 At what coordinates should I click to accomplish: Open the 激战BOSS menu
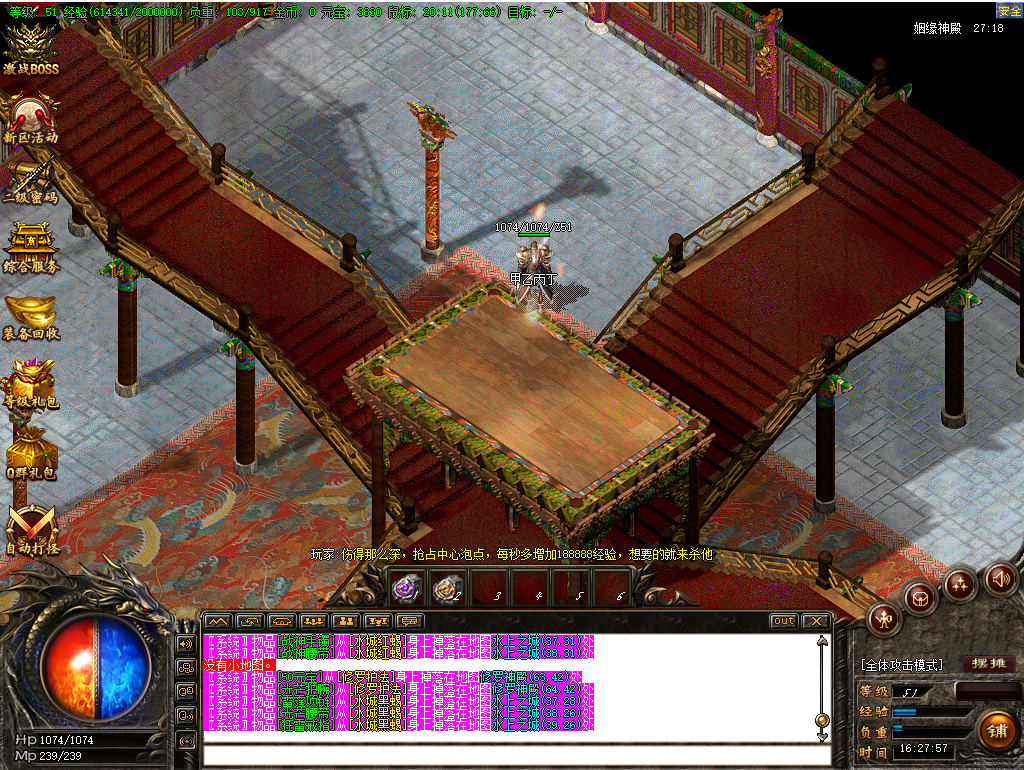point(30,50)
